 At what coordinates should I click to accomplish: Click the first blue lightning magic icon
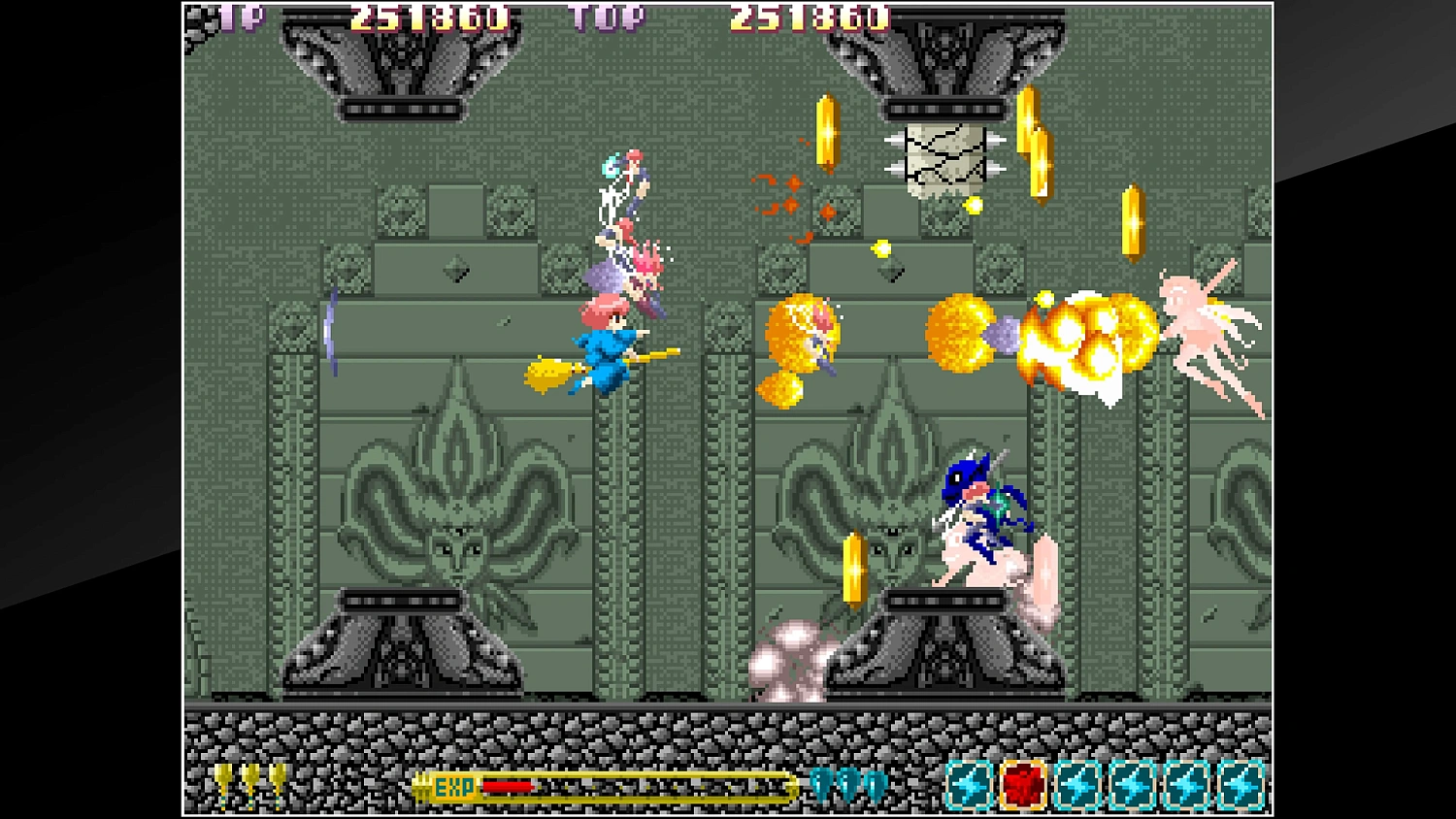967,784
